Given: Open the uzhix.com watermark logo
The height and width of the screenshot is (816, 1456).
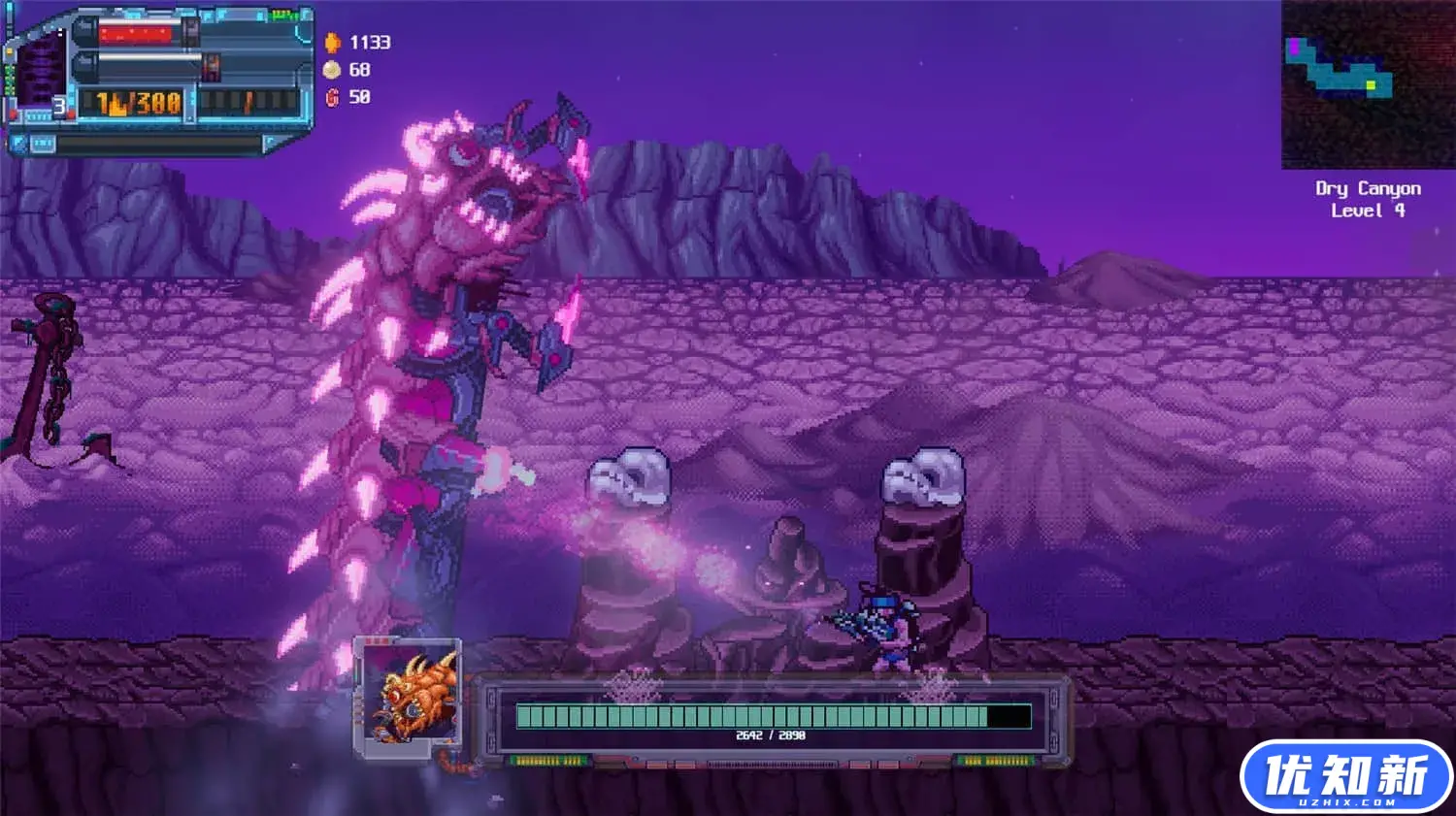Looking at the screenshot, I should click(1345, 776).
